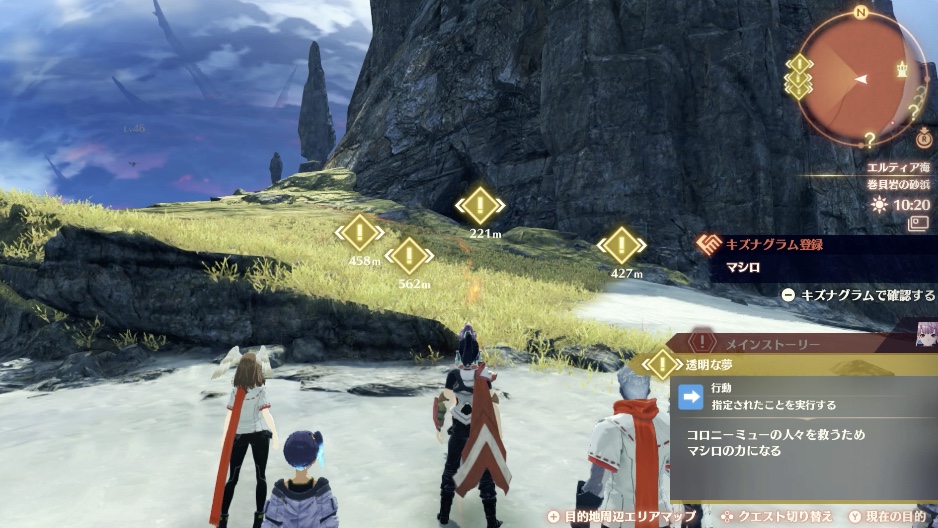
Task: Open the circular minimap
Action: tap(862, 78)
